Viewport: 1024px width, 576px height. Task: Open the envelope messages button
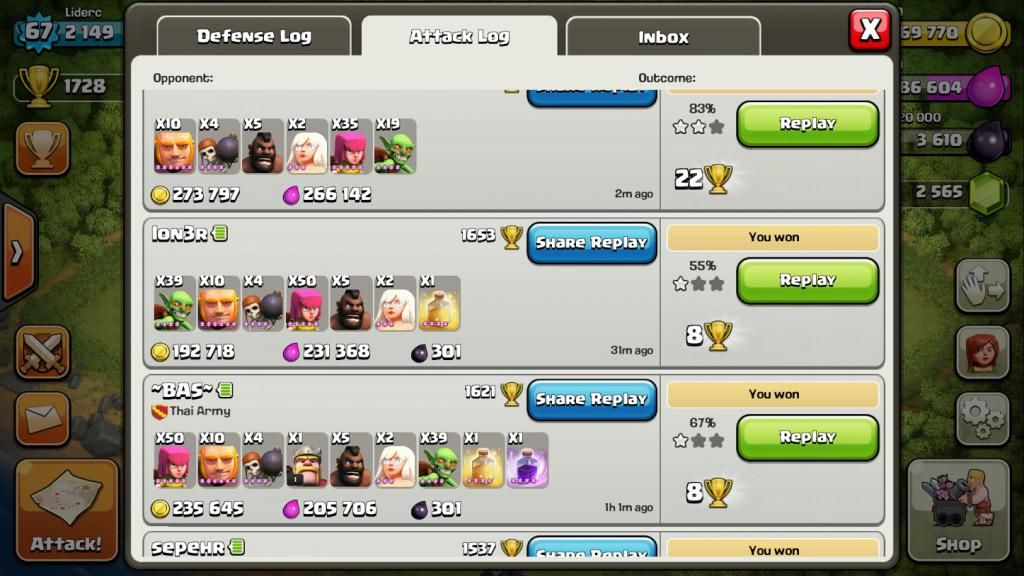click(x=42, y=419)
